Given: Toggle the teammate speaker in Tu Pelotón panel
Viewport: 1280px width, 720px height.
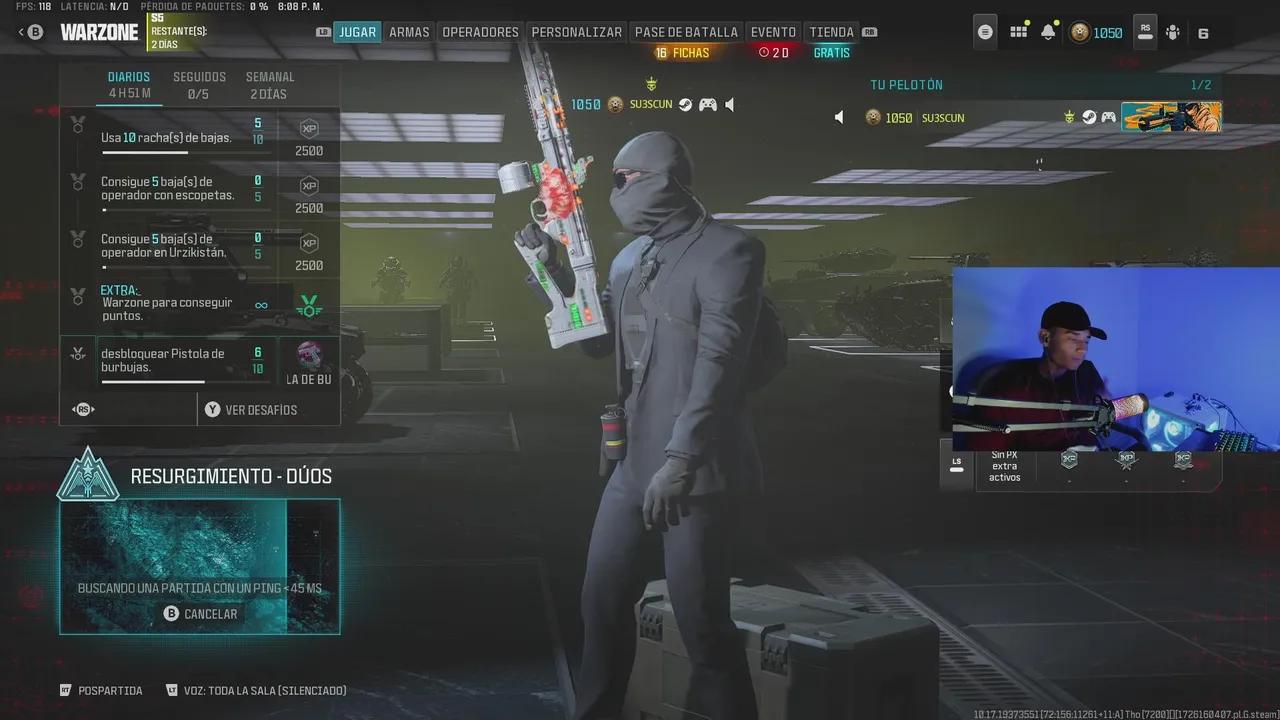Looking at the screenshot, I should 838,117.
